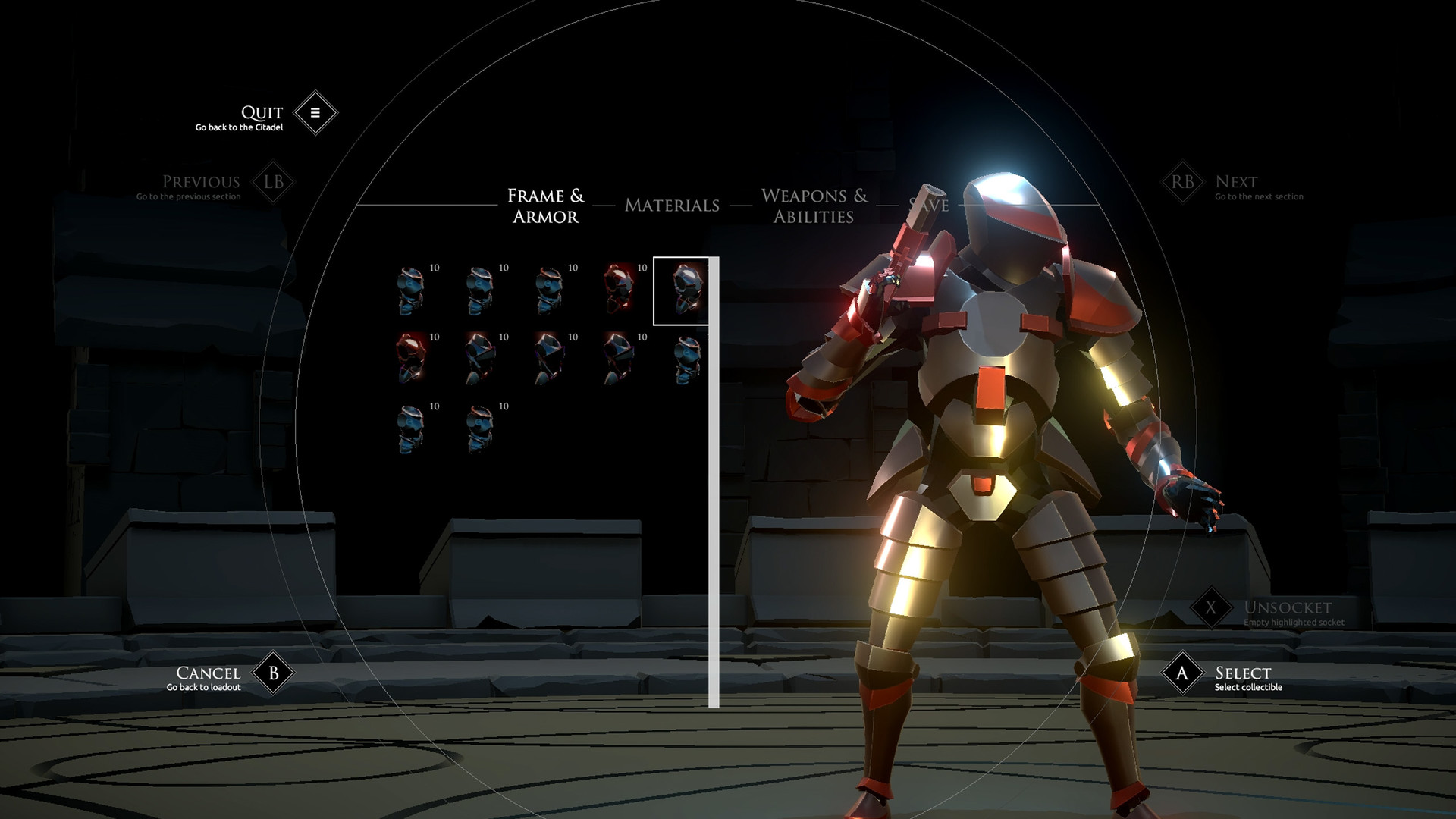Open the Materials tab
This screenshot has height=819, width=1456.
[x=672, y=206]
